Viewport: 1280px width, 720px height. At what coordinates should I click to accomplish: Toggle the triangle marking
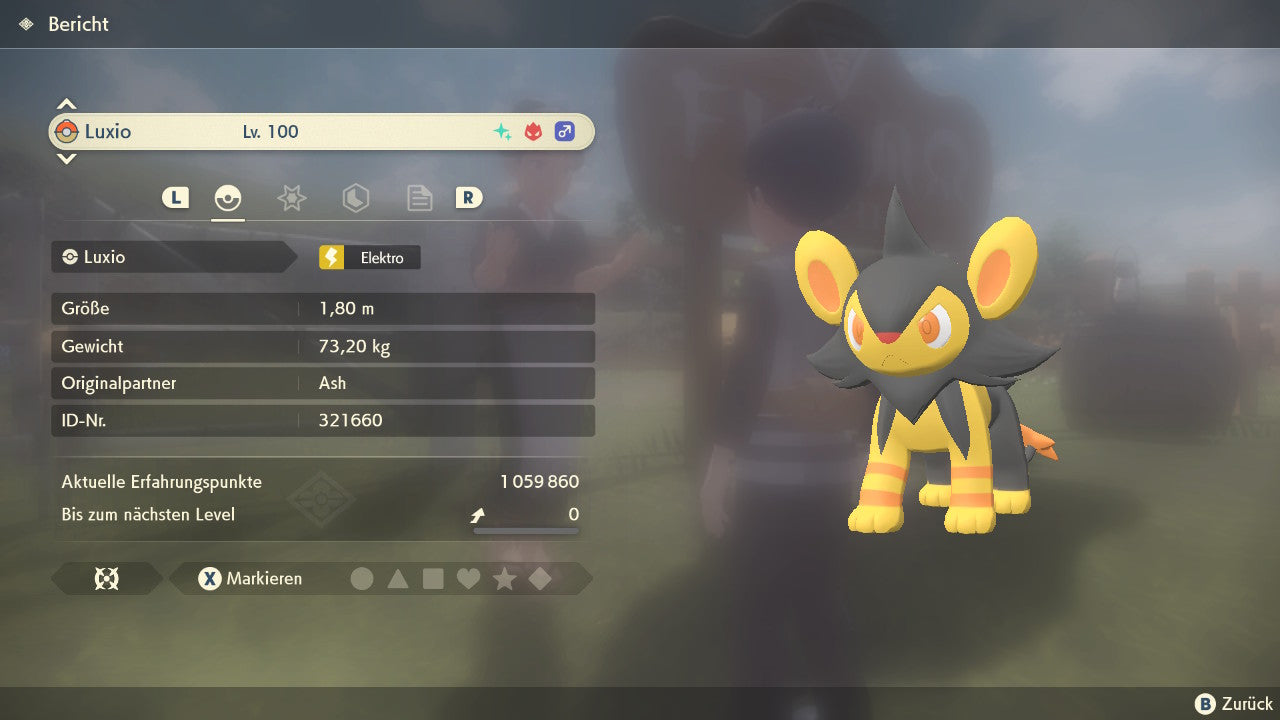coord(398,578)
